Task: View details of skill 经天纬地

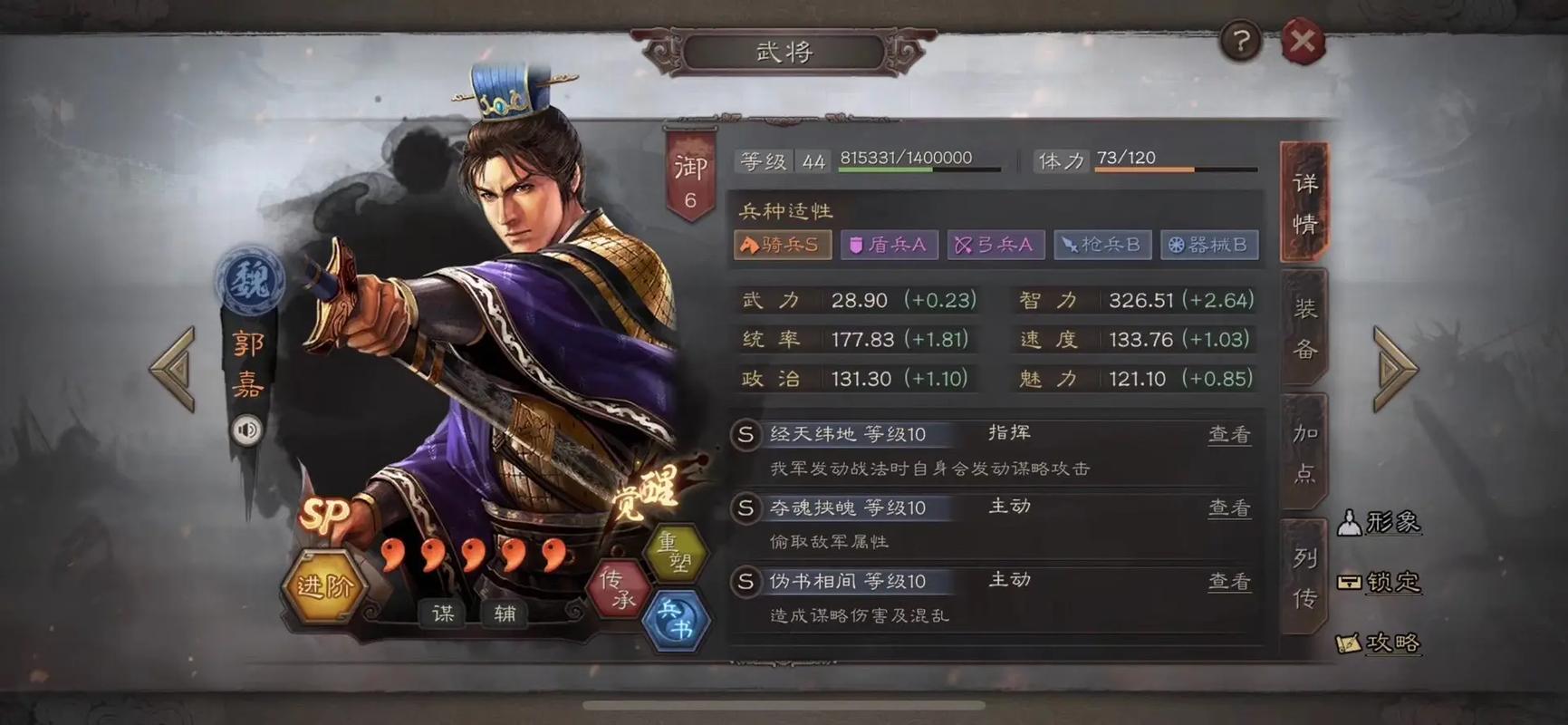Action: 1228,435
